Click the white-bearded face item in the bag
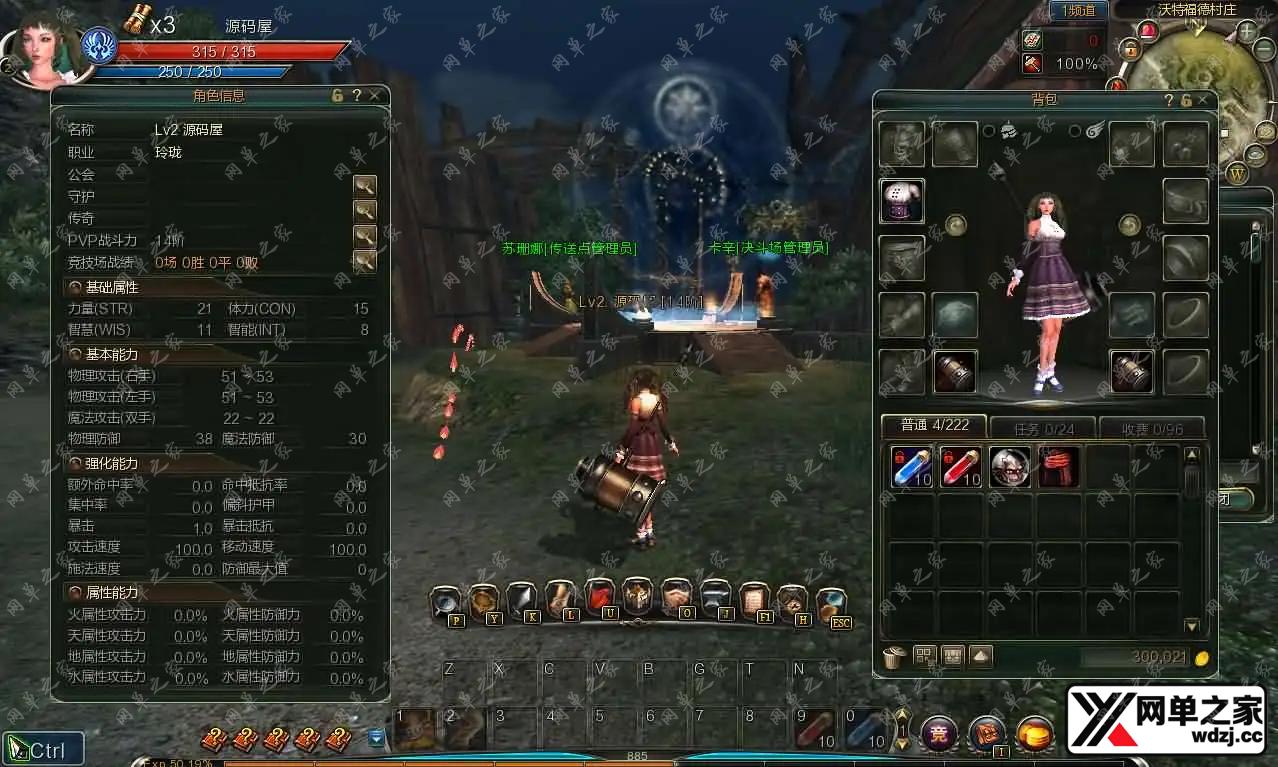1278x767 pixels. tap(1010, 468)
